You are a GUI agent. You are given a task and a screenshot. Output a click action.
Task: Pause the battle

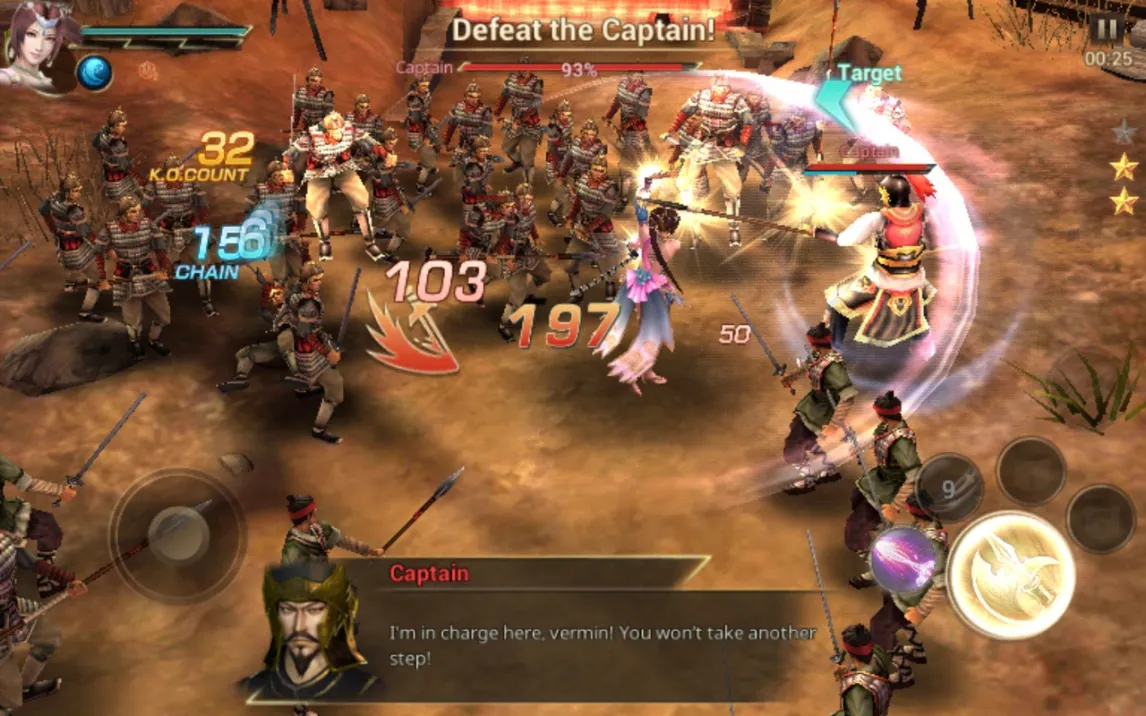tap(1107, 29)
